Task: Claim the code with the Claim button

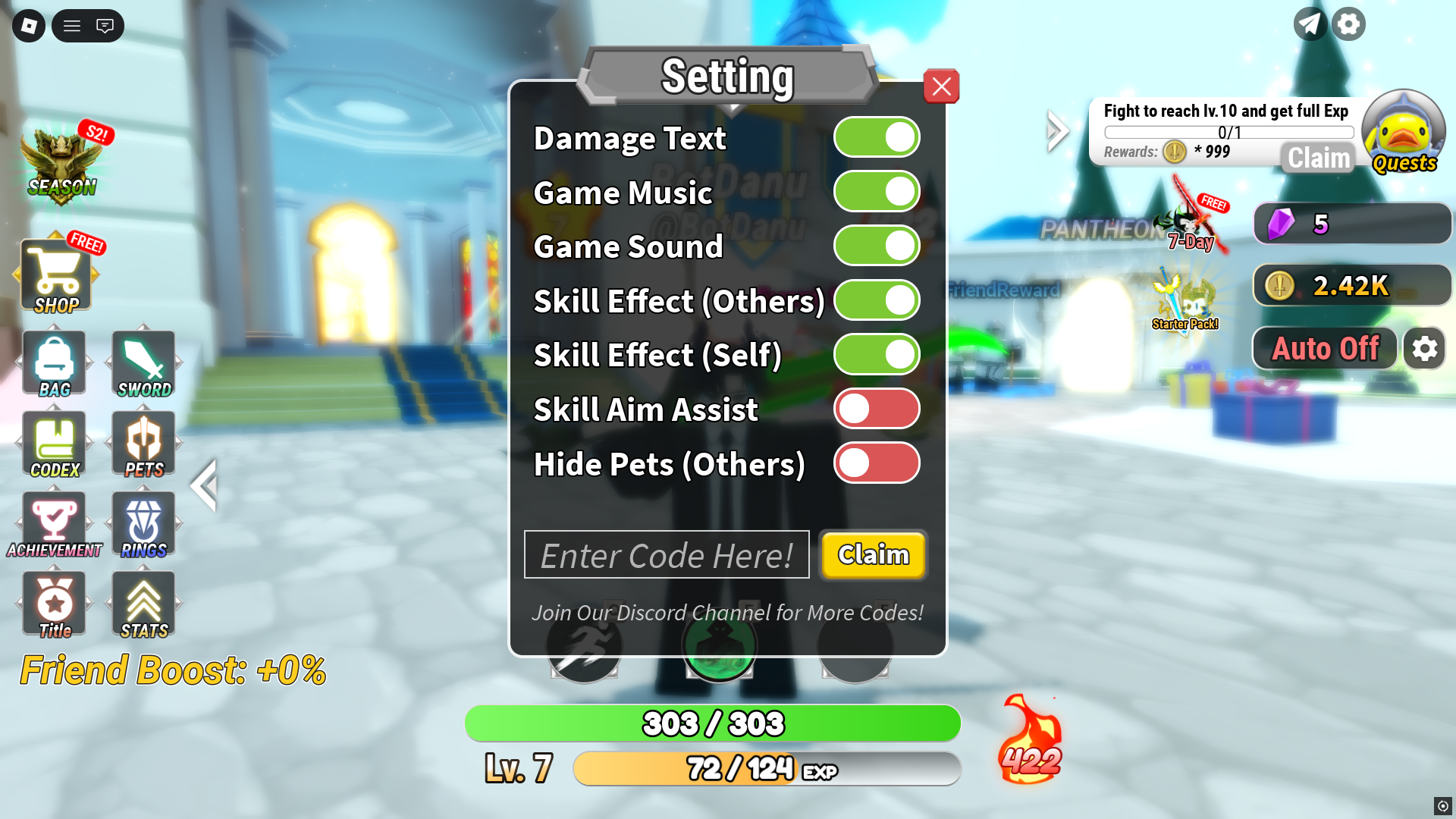Action: [873, 554]
